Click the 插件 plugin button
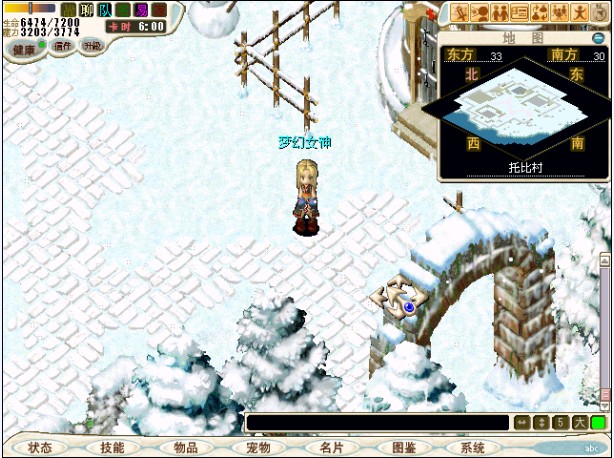This screenshot has height=458, width=614. click(63, 47)
